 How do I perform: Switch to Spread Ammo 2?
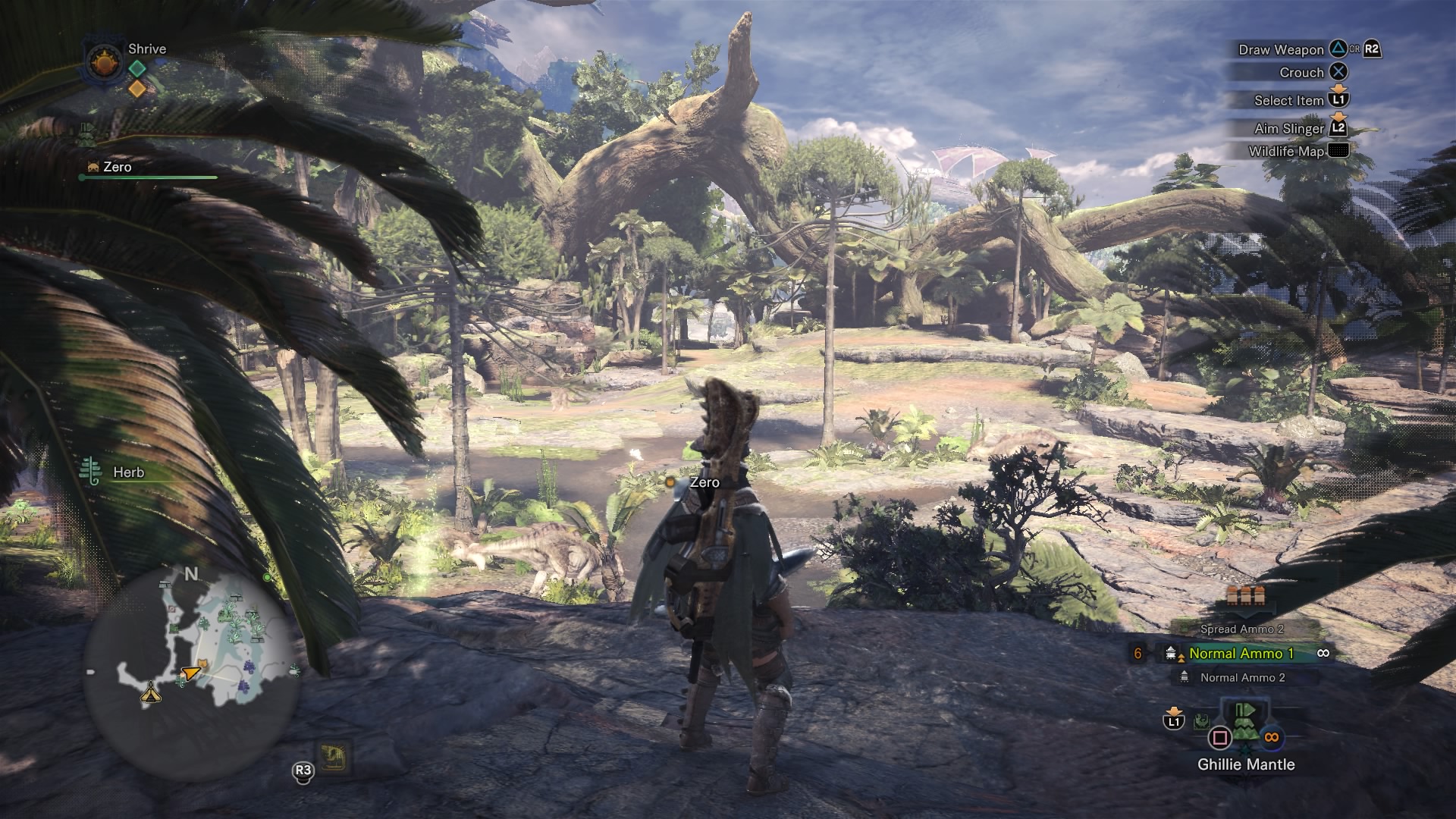point(1241,629)
